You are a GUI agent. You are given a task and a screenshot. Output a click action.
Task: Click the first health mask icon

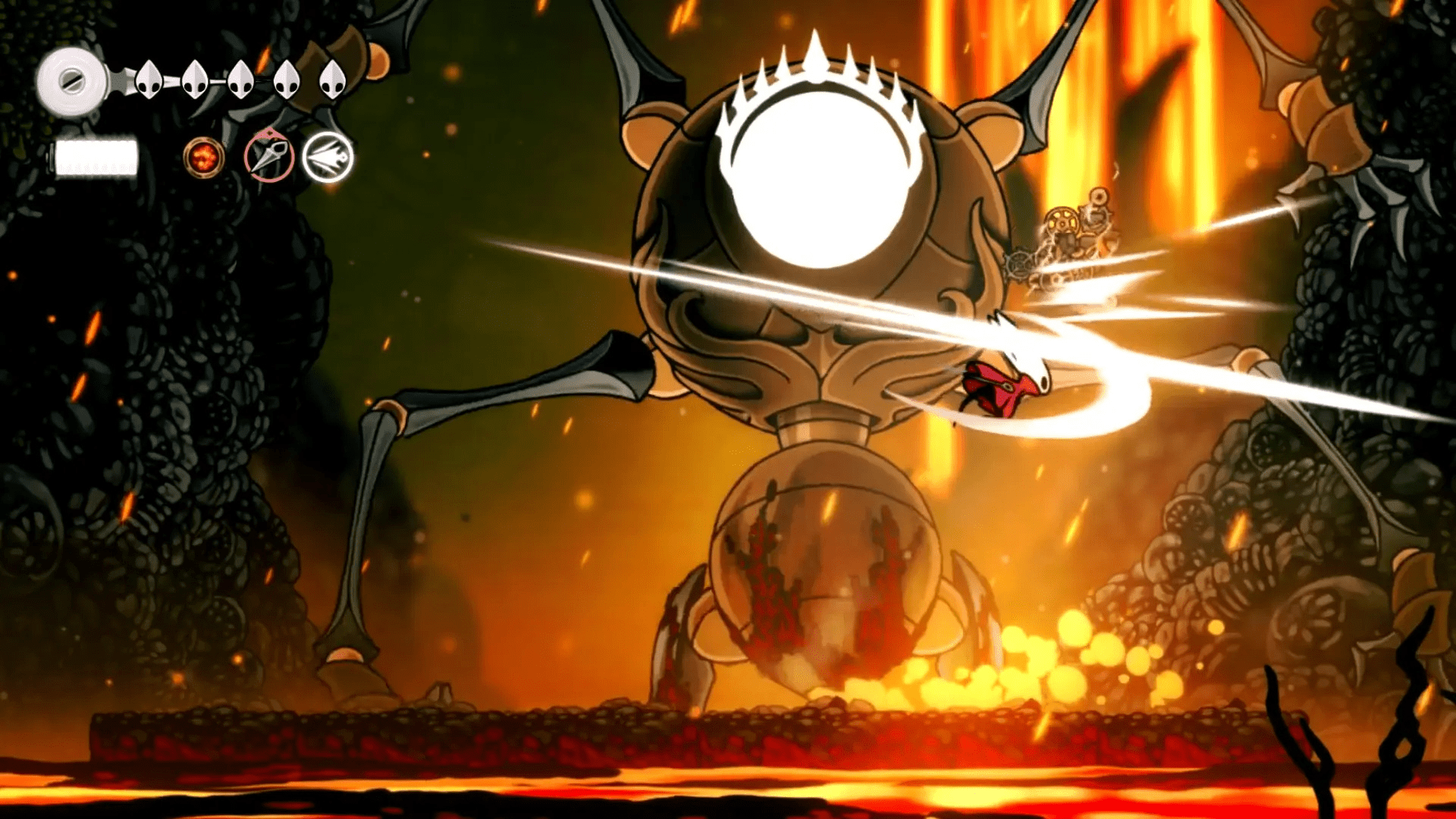[149, 78]
